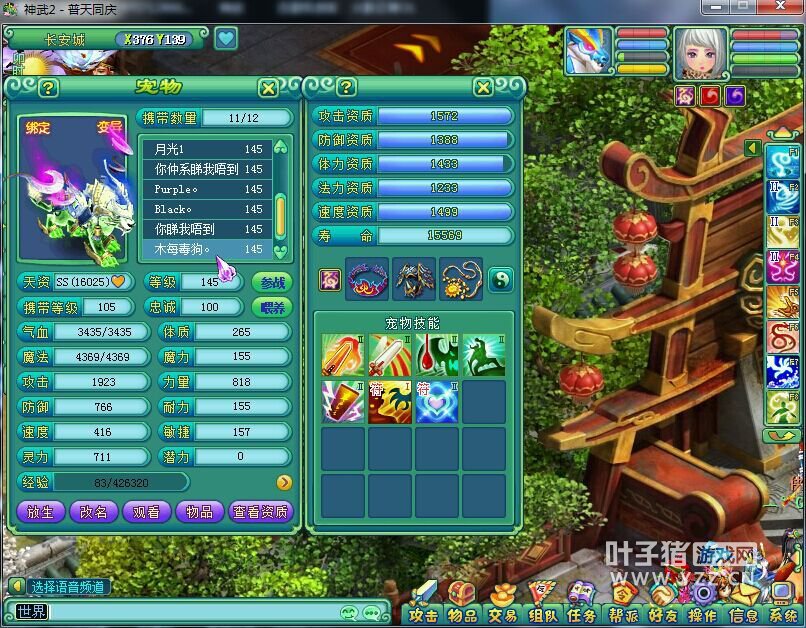Release the pet with 放生
This screenshot has width=806, height=628.
[41, 511]
